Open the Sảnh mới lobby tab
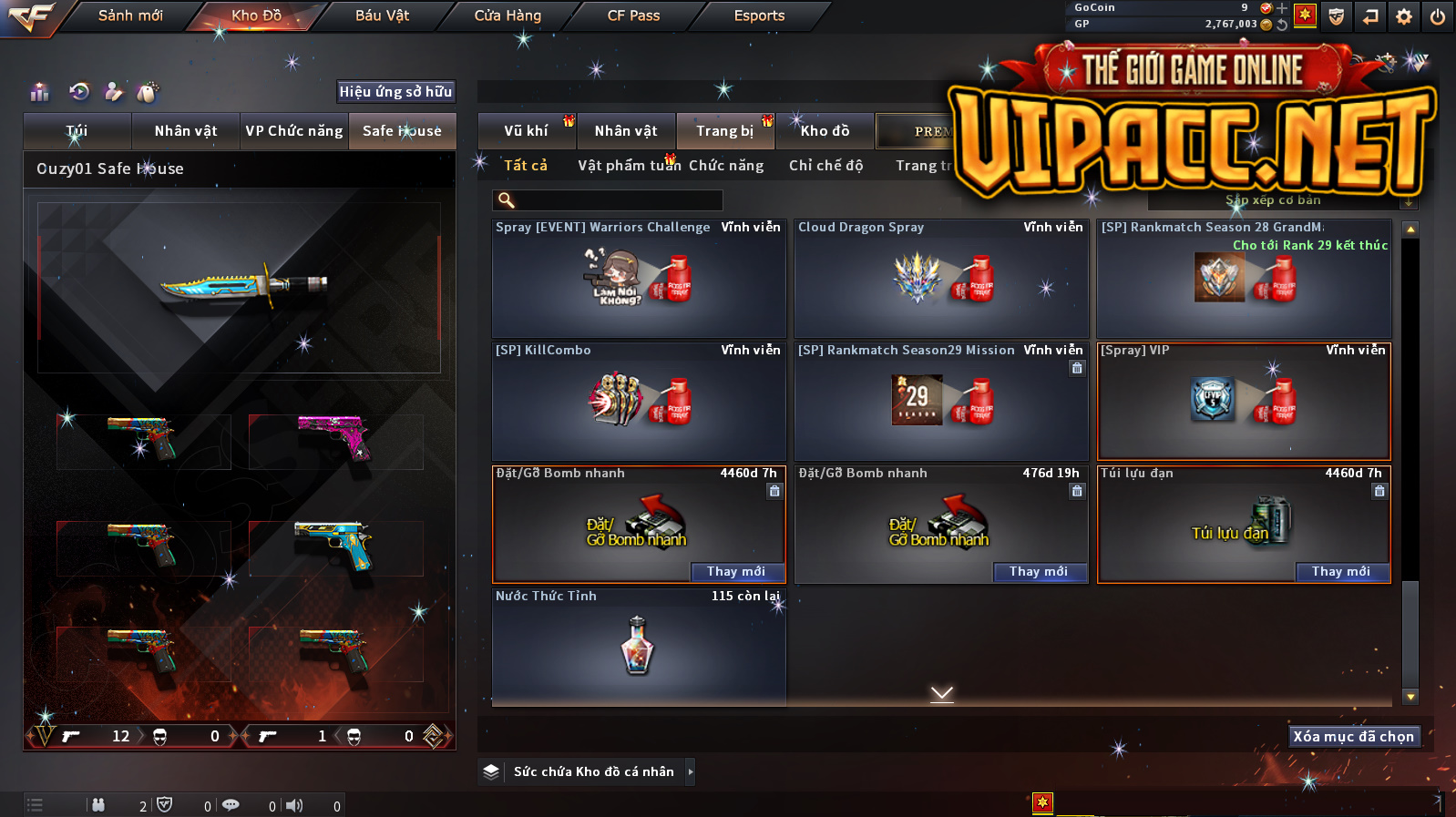1456x817 pixels. tap(130, 15)
